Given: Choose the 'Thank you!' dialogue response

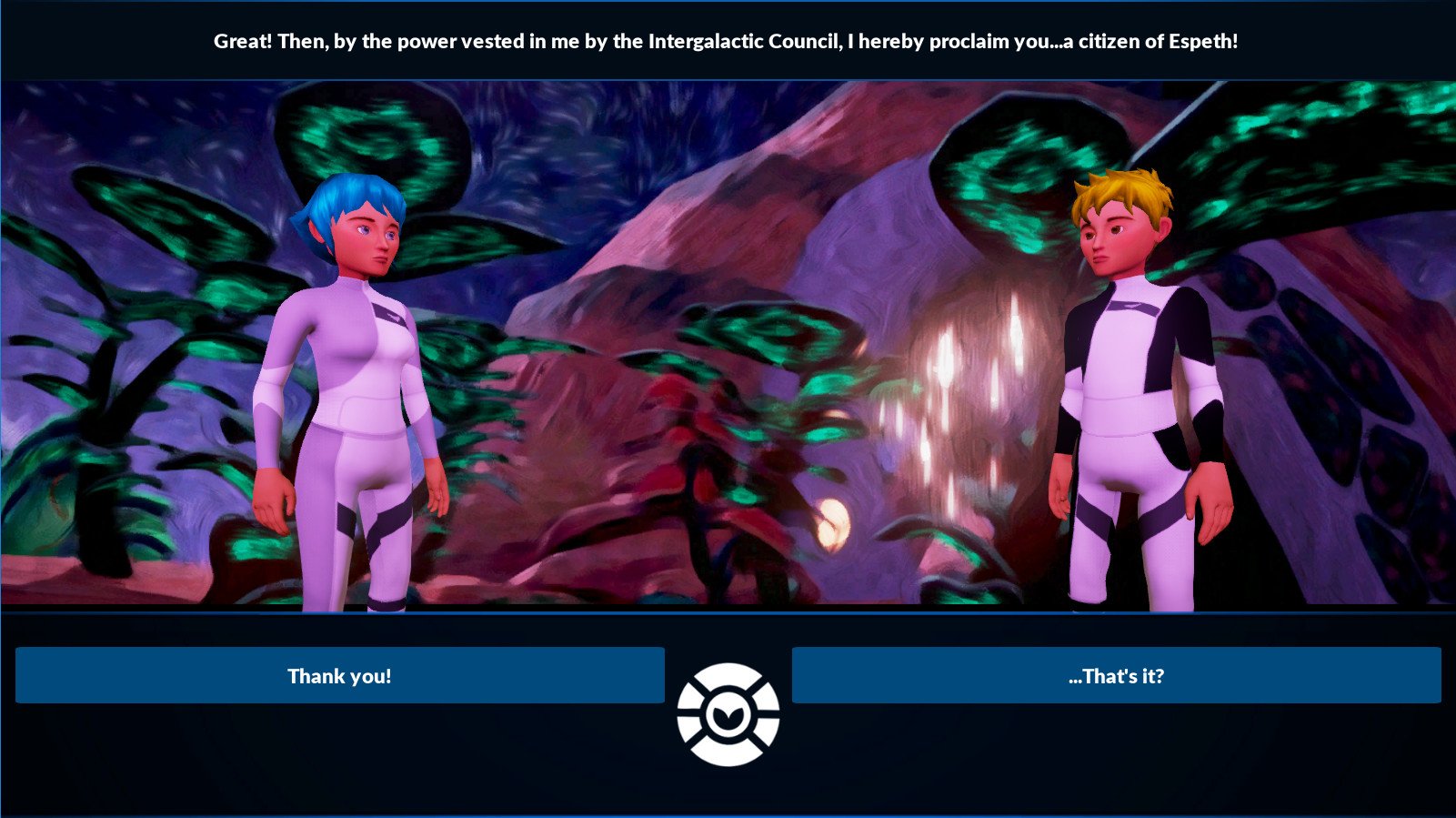Looking at the screenshot, I should 339,676.
